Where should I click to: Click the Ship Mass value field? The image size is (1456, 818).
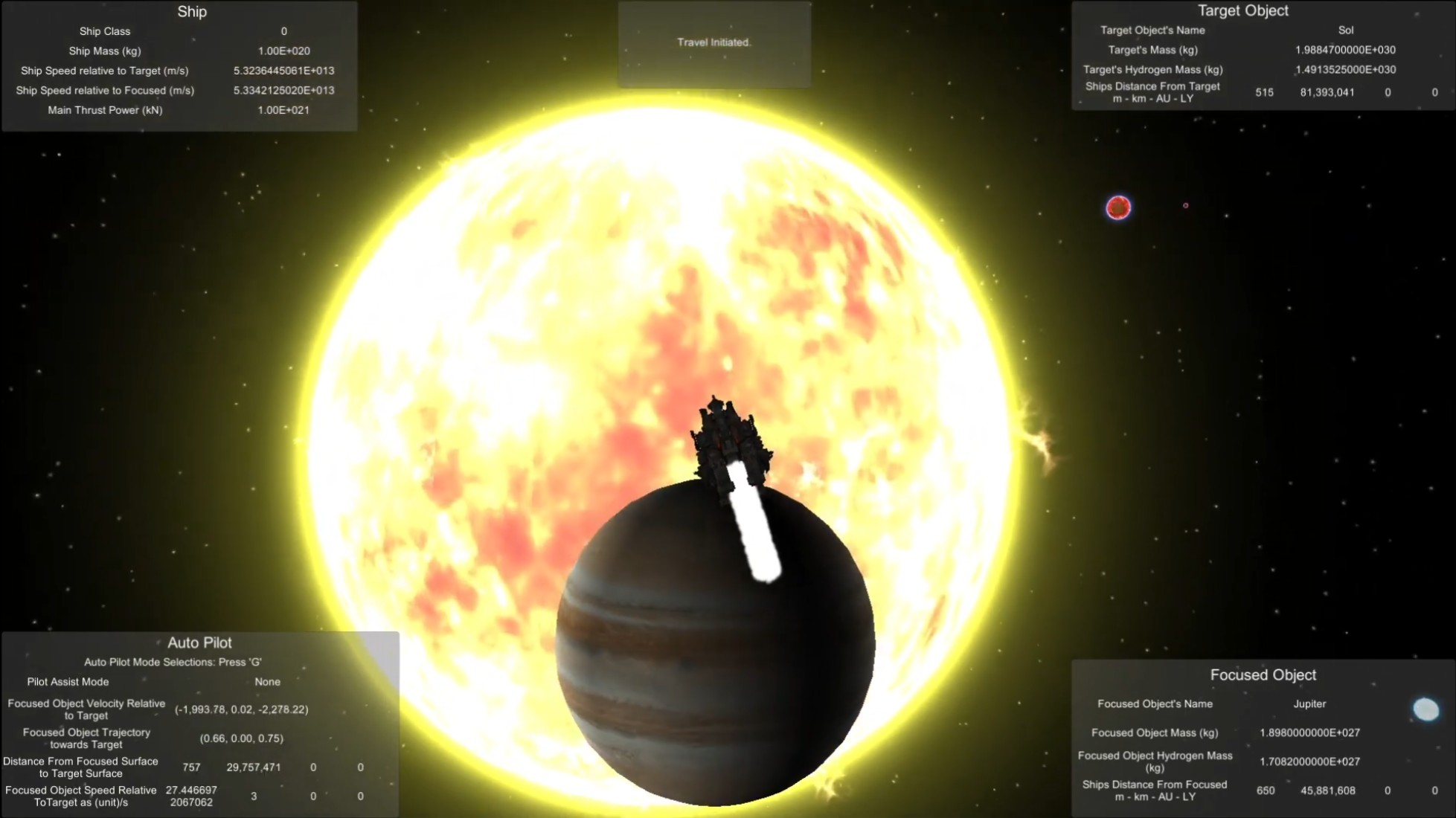tap(285, 51)
